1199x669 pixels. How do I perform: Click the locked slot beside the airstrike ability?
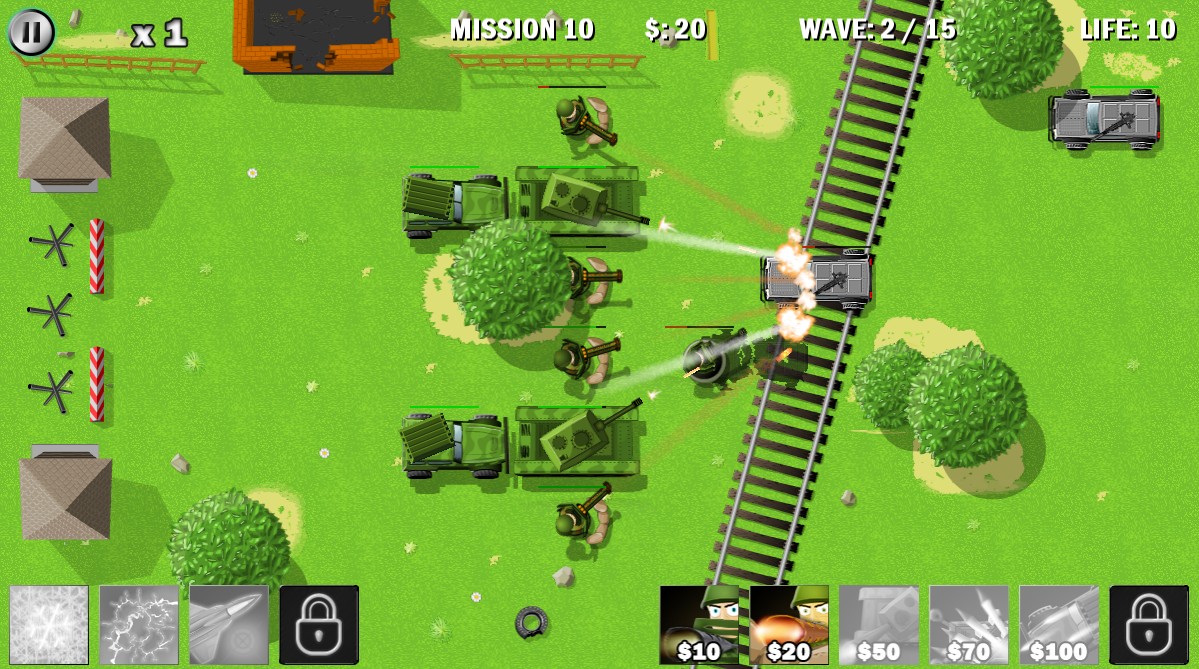pyautogui.click(x=319, y=625)
